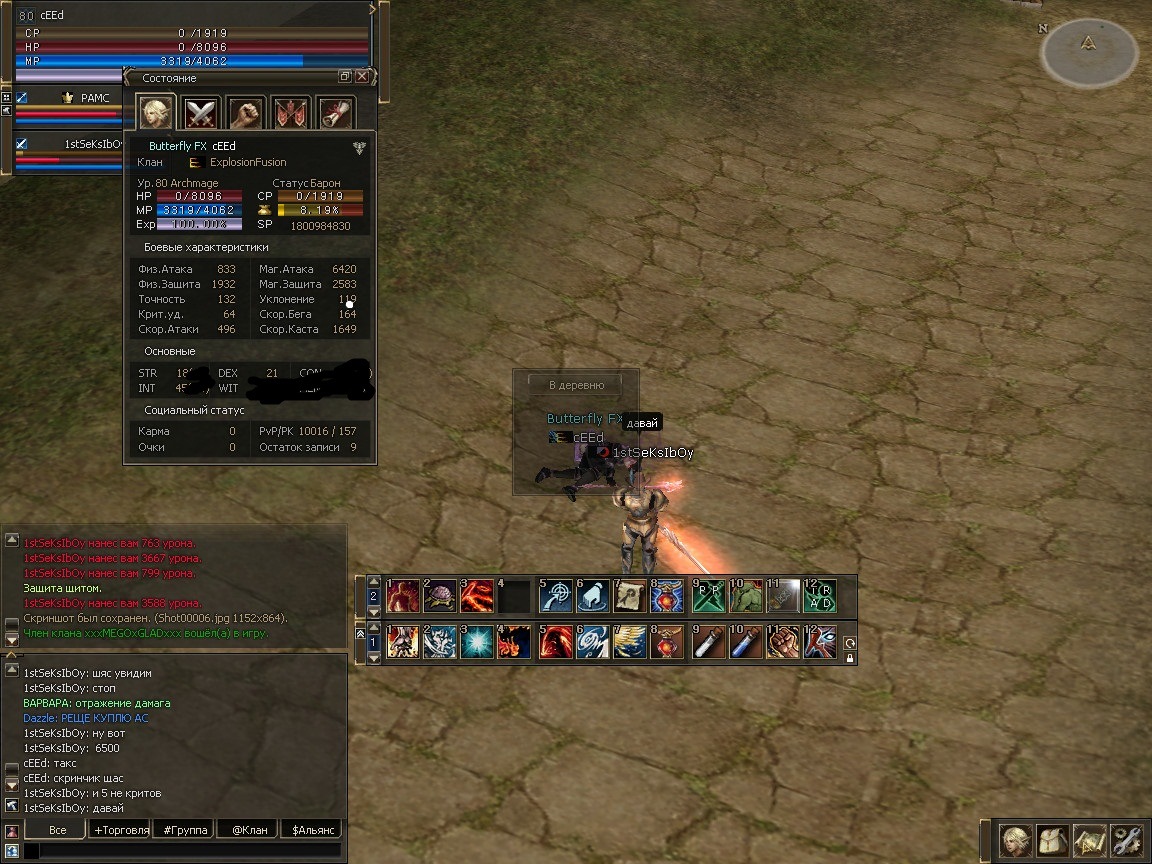The width and height of the screenshot is (1152, 864).
Task: Use the white potion in hotbar slot 9
Action: point(707,642)
